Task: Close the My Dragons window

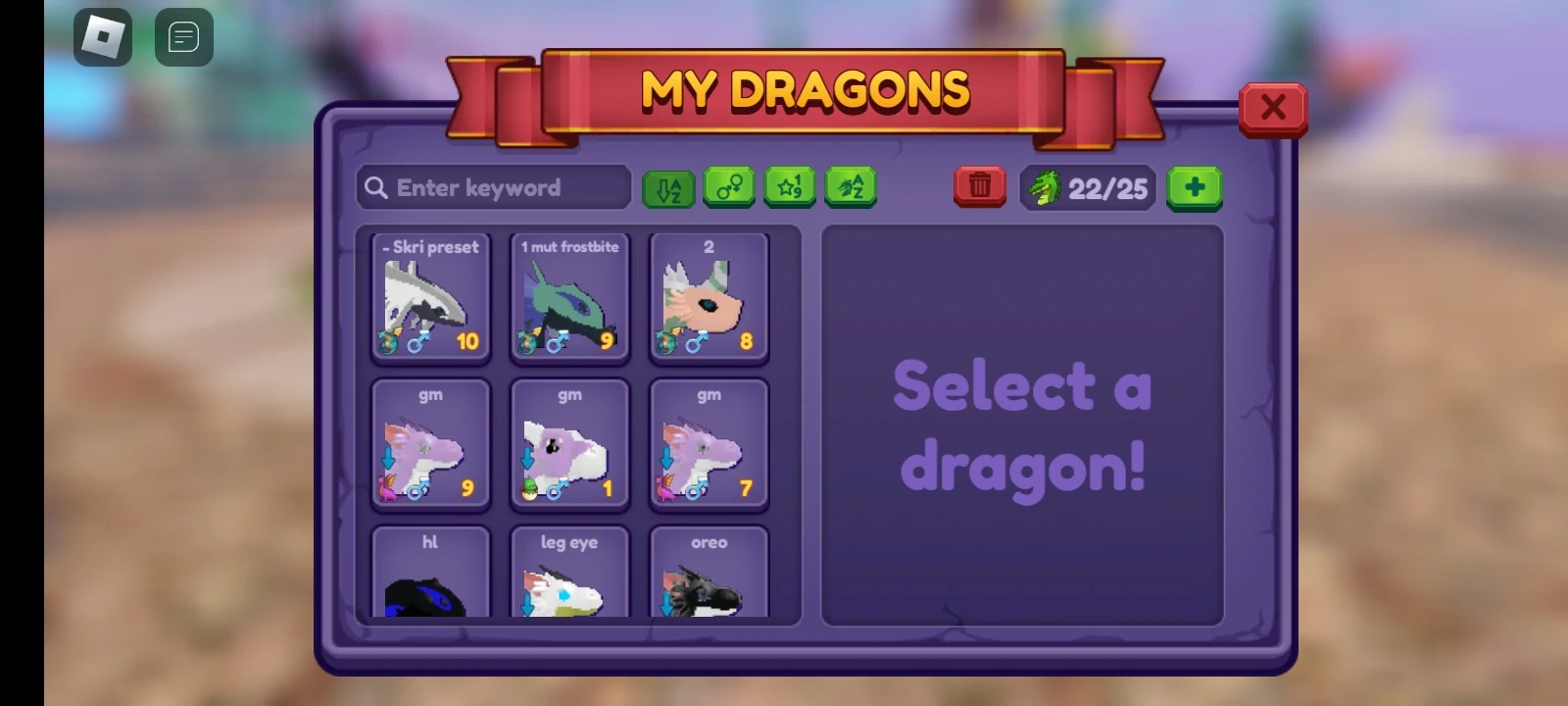Action: point(1272,108)
